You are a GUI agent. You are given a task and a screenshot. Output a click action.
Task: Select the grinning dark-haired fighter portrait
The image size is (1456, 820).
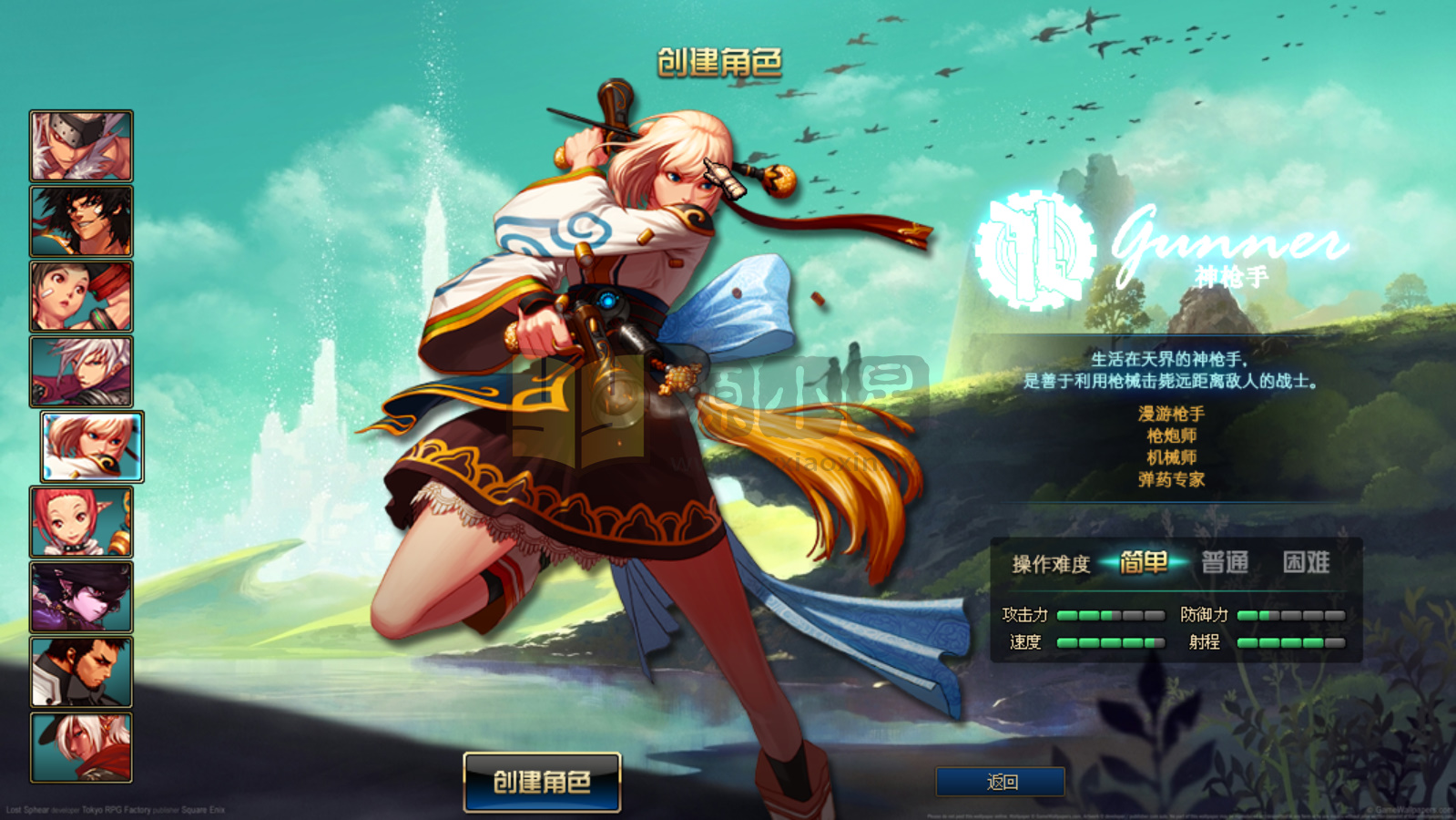coord(81,219)
